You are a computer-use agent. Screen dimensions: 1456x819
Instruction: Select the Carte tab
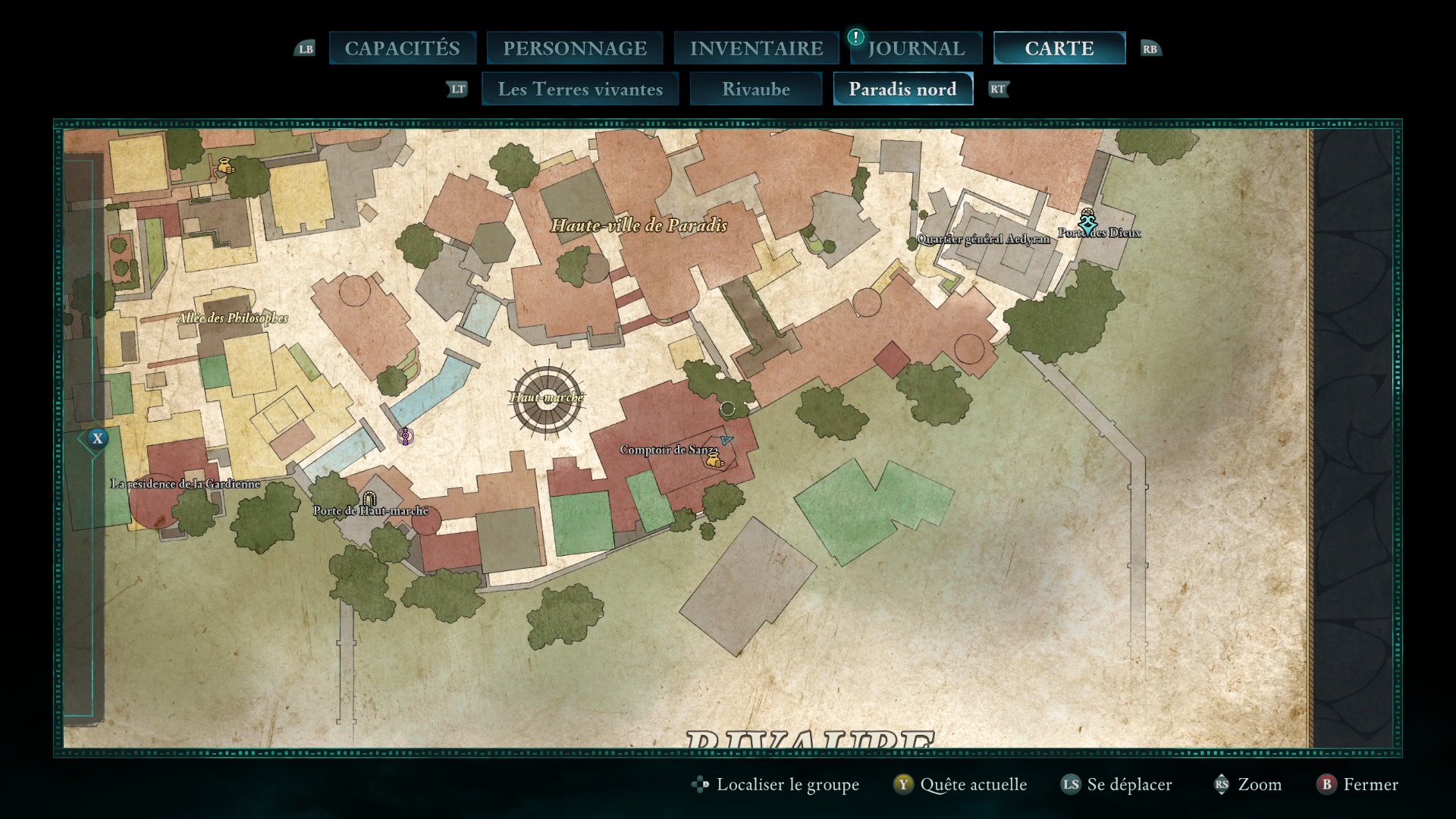tap(1059, 48)
